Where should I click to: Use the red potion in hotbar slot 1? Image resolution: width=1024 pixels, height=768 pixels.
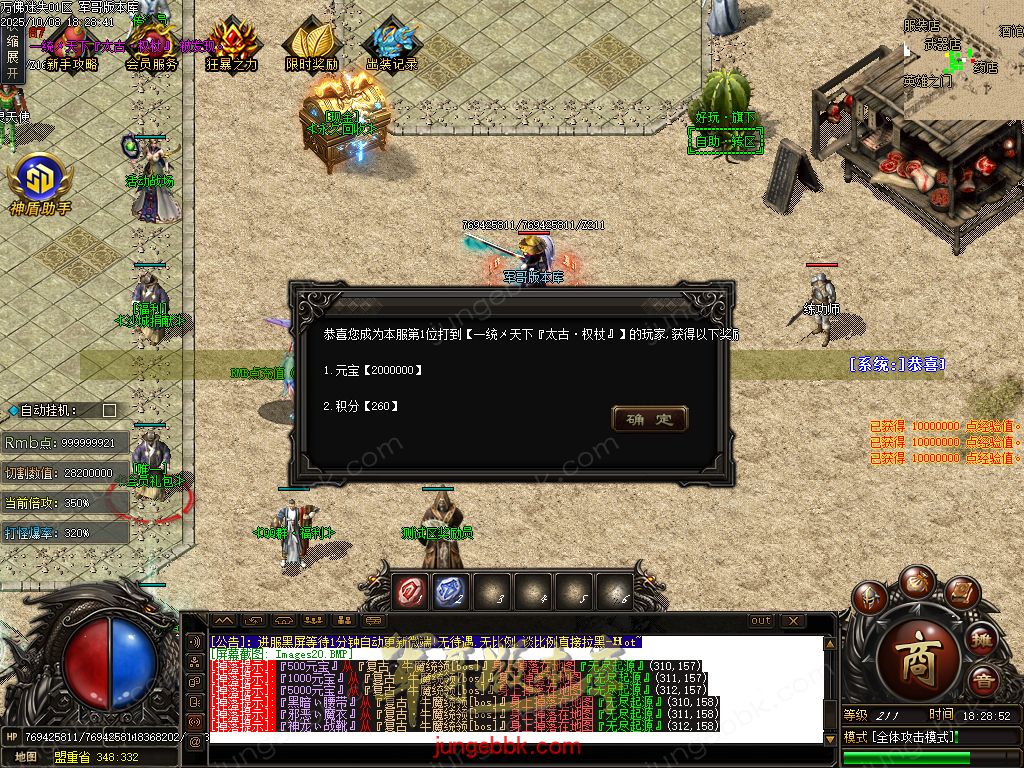click(409, 591)
